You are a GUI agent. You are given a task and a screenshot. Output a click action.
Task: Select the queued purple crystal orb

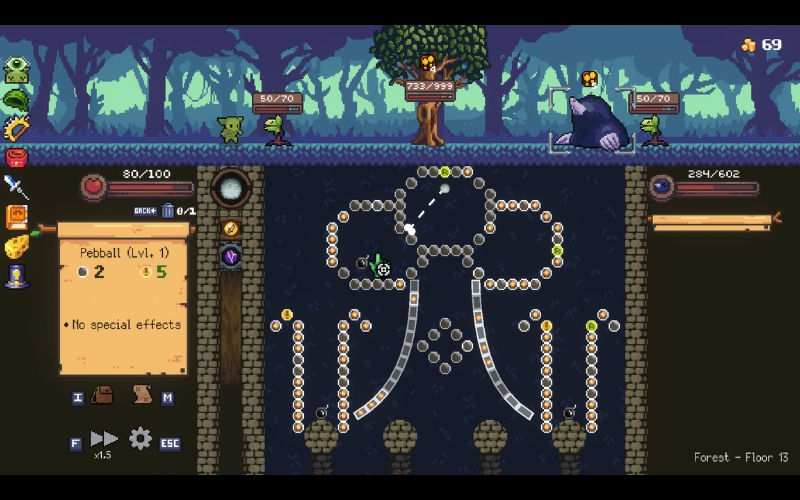click(x=231, y=257)
